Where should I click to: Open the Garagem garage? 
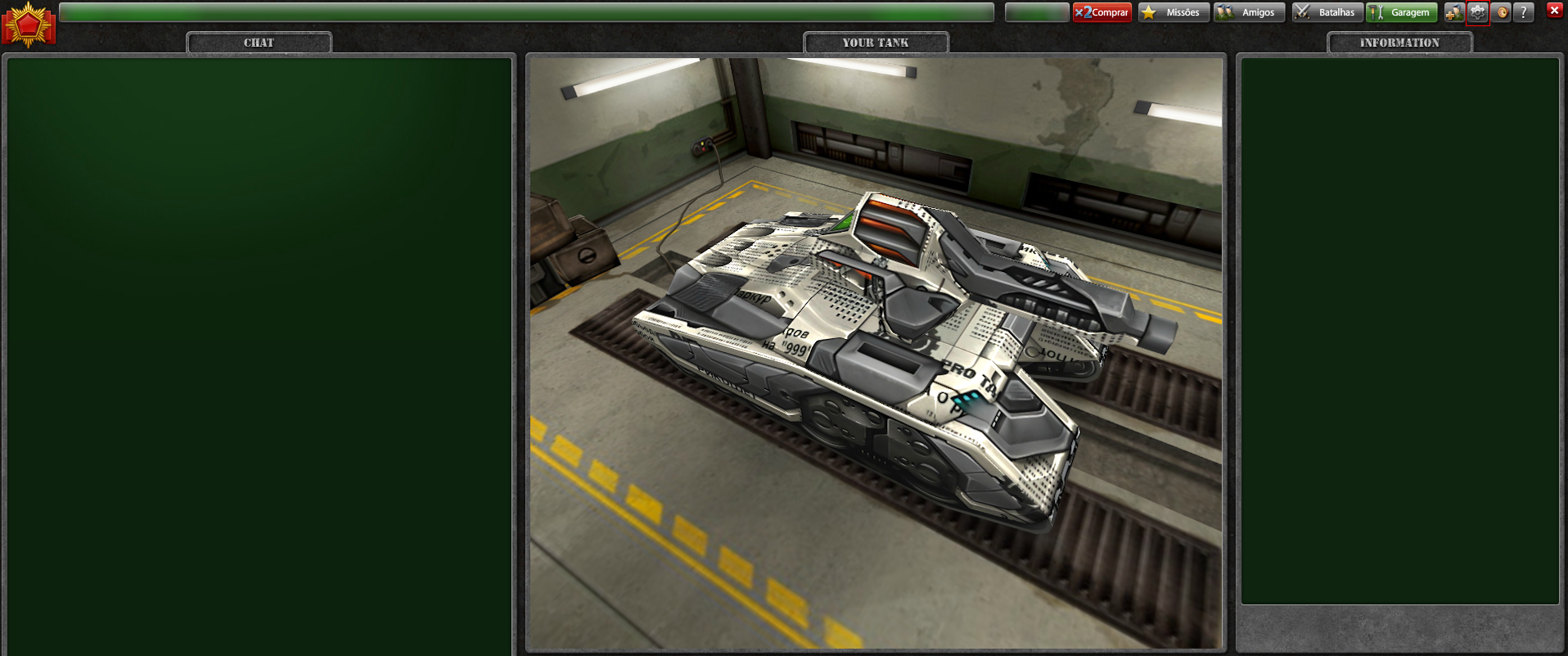click(x=1401, y=12)
